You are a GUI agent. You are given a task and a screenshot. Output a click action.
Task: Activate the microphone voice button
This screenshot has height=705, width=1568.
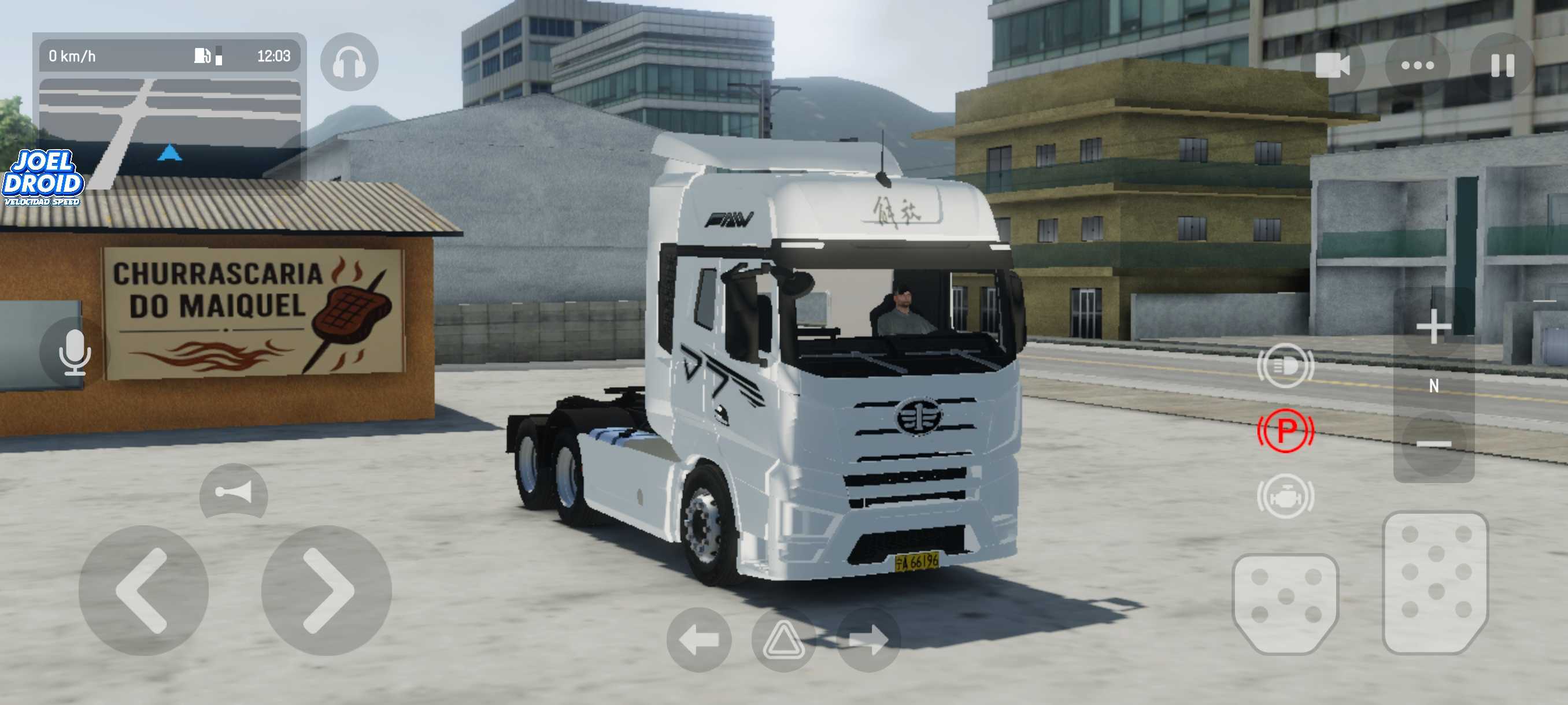click(74, 352)
